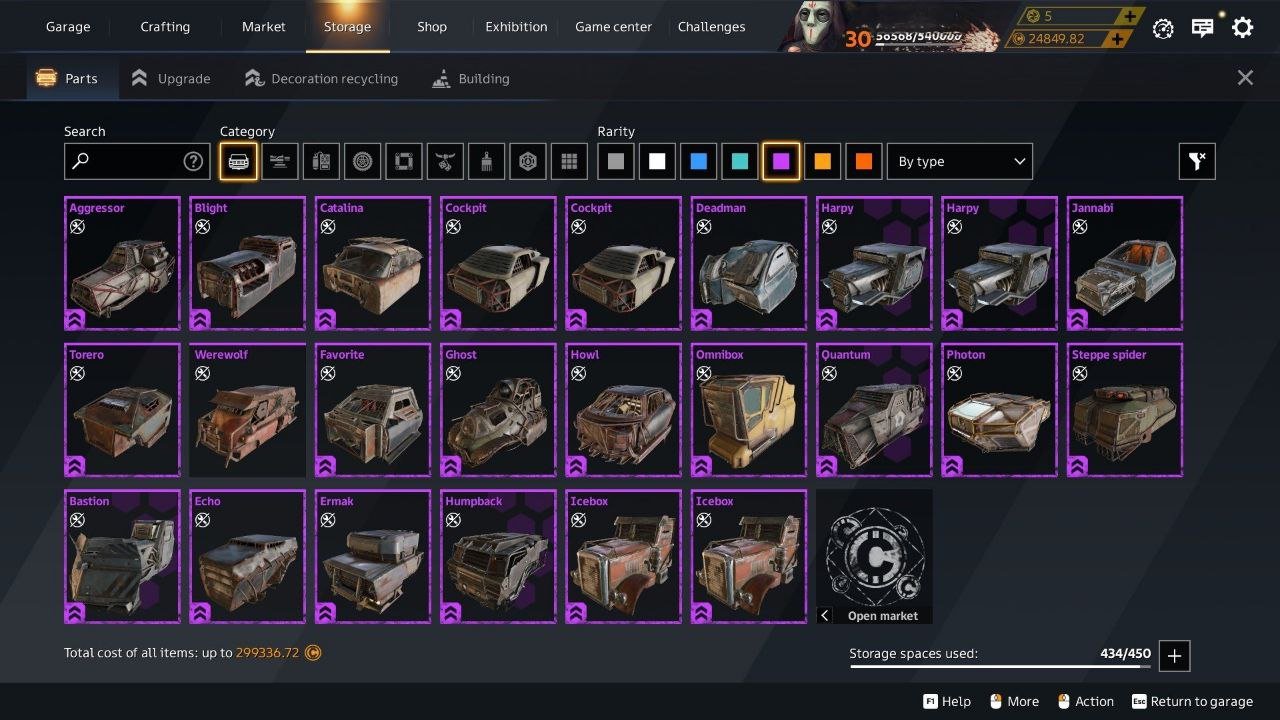Image resolution: width=1280 pixels, height=720 pixels.
Task: Choose the Steppe spider cabin
Action: tap(1124, 410)
